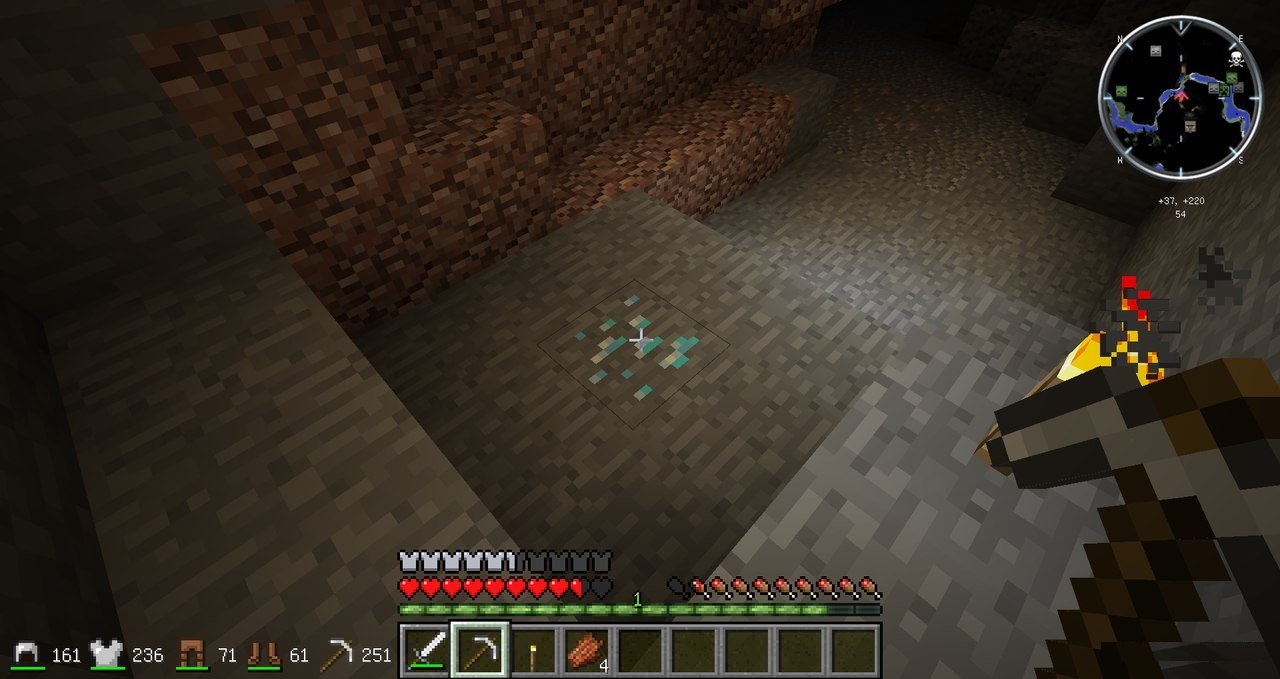Screen dimensions: 1280x679
Task: Select the iron sword hotbar slot
Action: point(426,651)
